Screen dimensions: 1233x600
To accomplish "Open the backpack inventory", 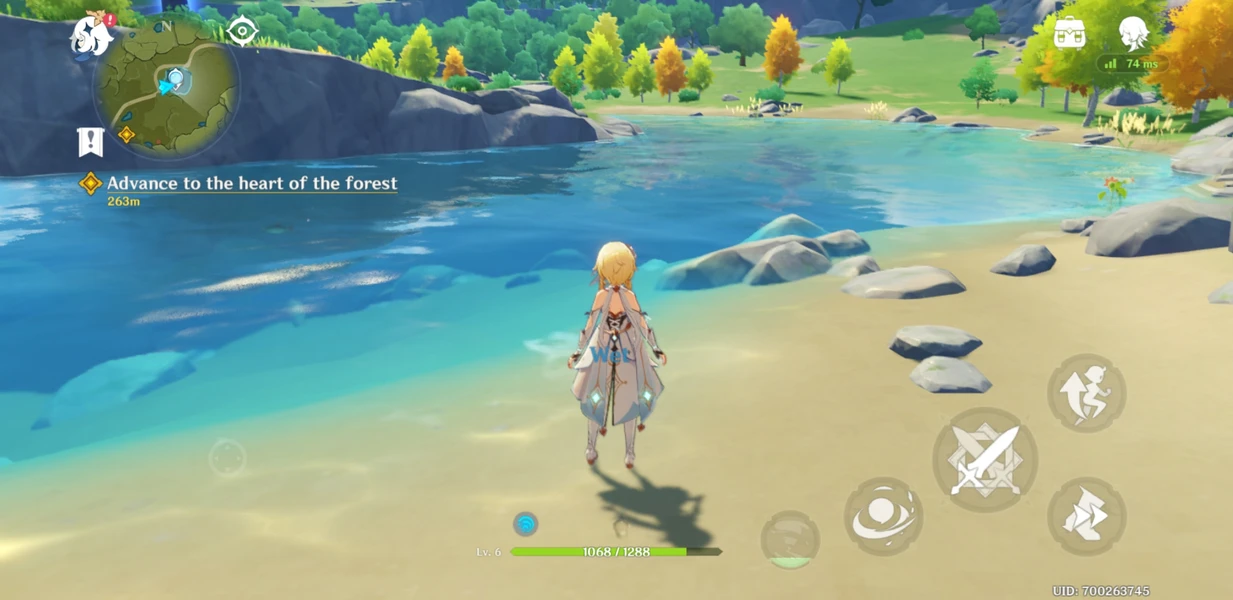I will 1069,32.
